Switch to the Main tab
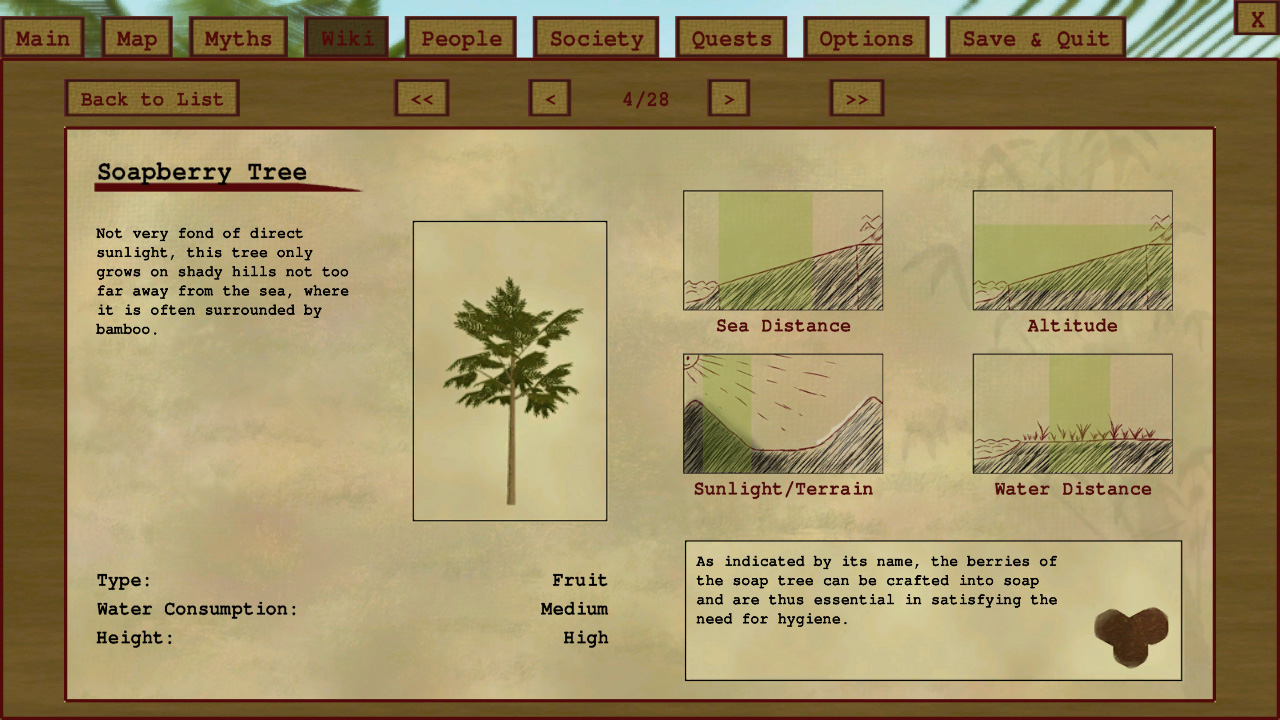Screen dimensions: 1280x720 (43, 39)
